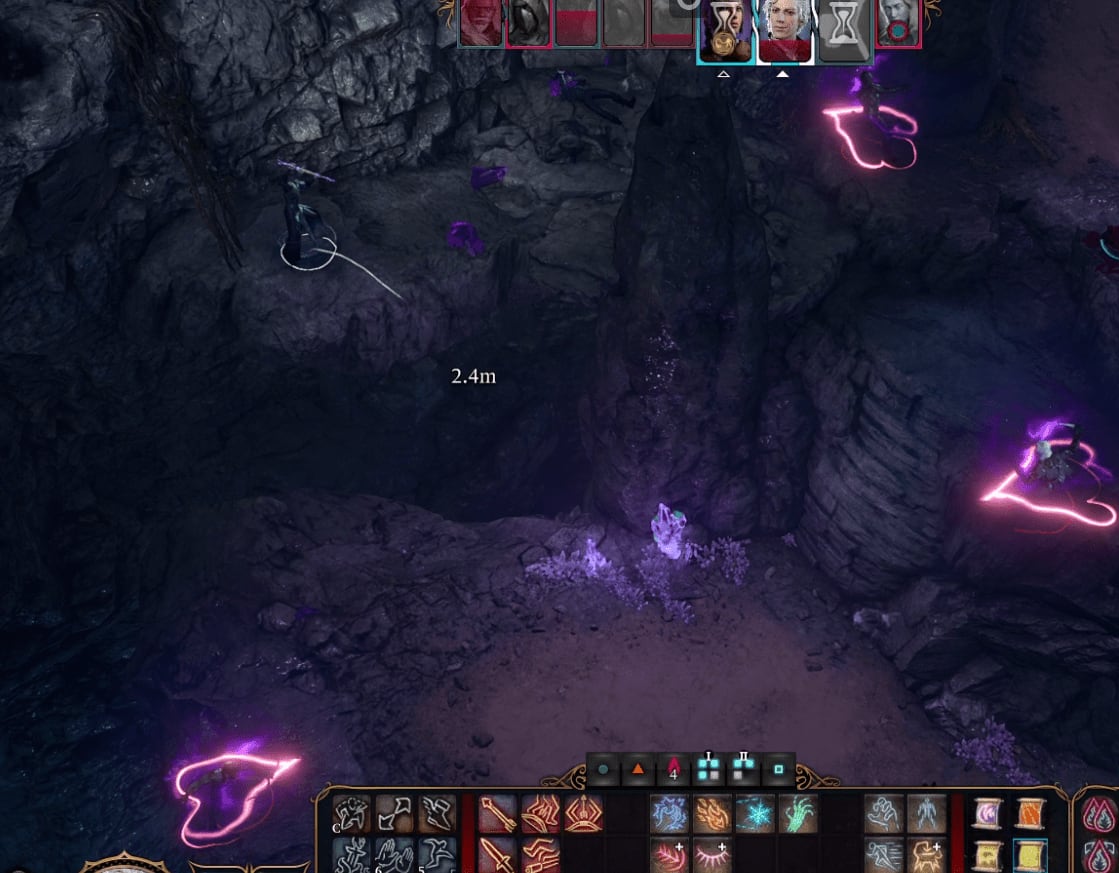Use the orange scroll item
This screenshot has height=873, width=1119.
pos(1032,815)
